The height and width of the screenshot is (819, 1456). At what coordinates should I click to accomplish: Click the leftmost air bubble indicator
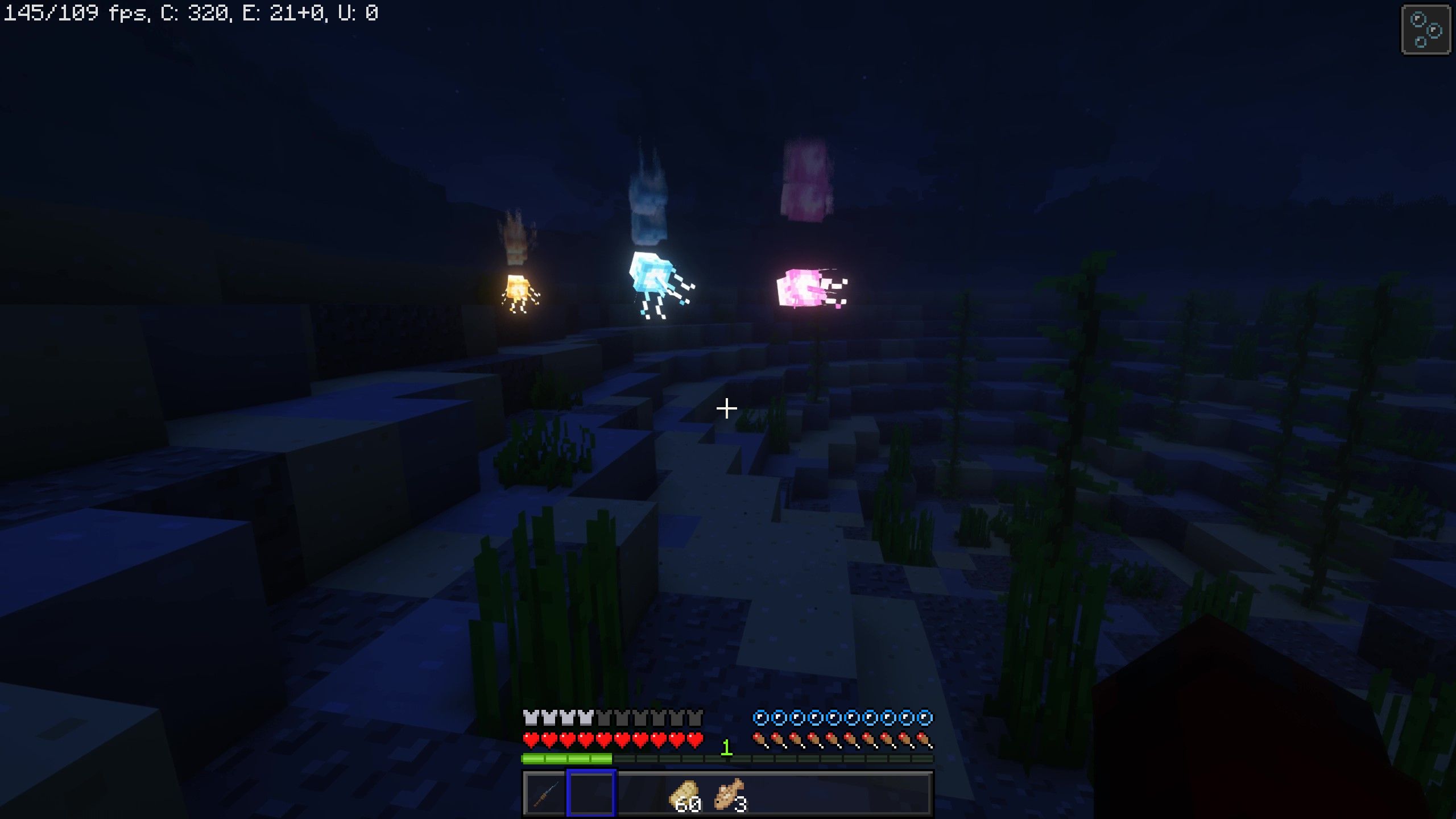[x=760, y=718]
